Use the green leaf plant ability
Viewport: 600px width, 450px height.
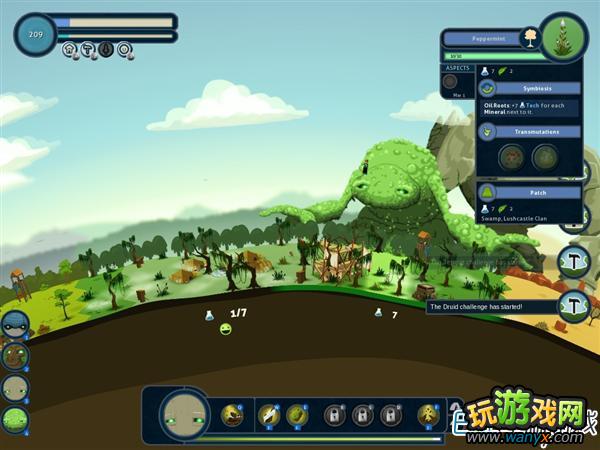point(296,414)
